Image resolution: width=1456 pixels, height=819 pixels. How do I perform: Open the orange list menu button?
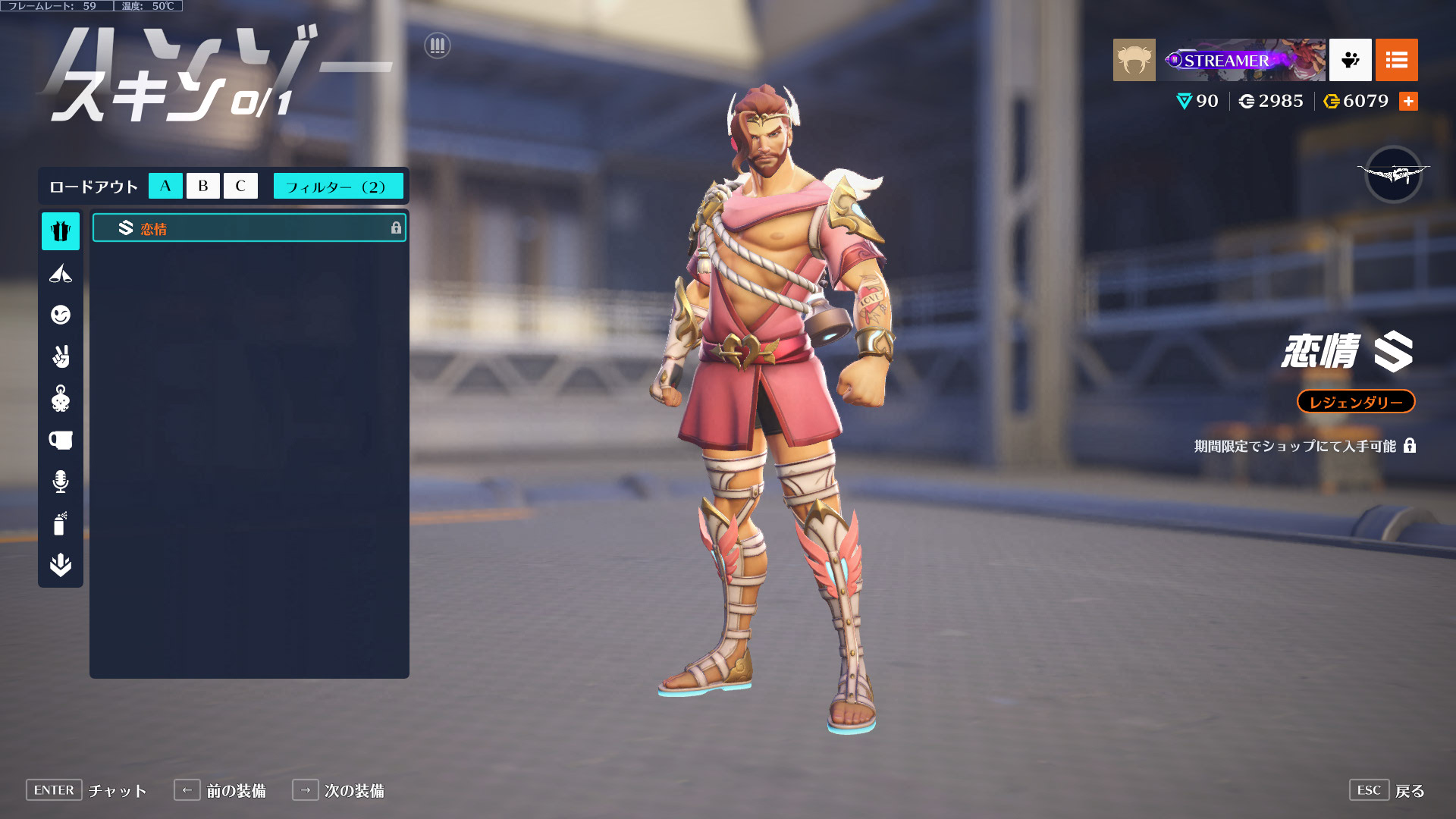(x=1396, y=60)
